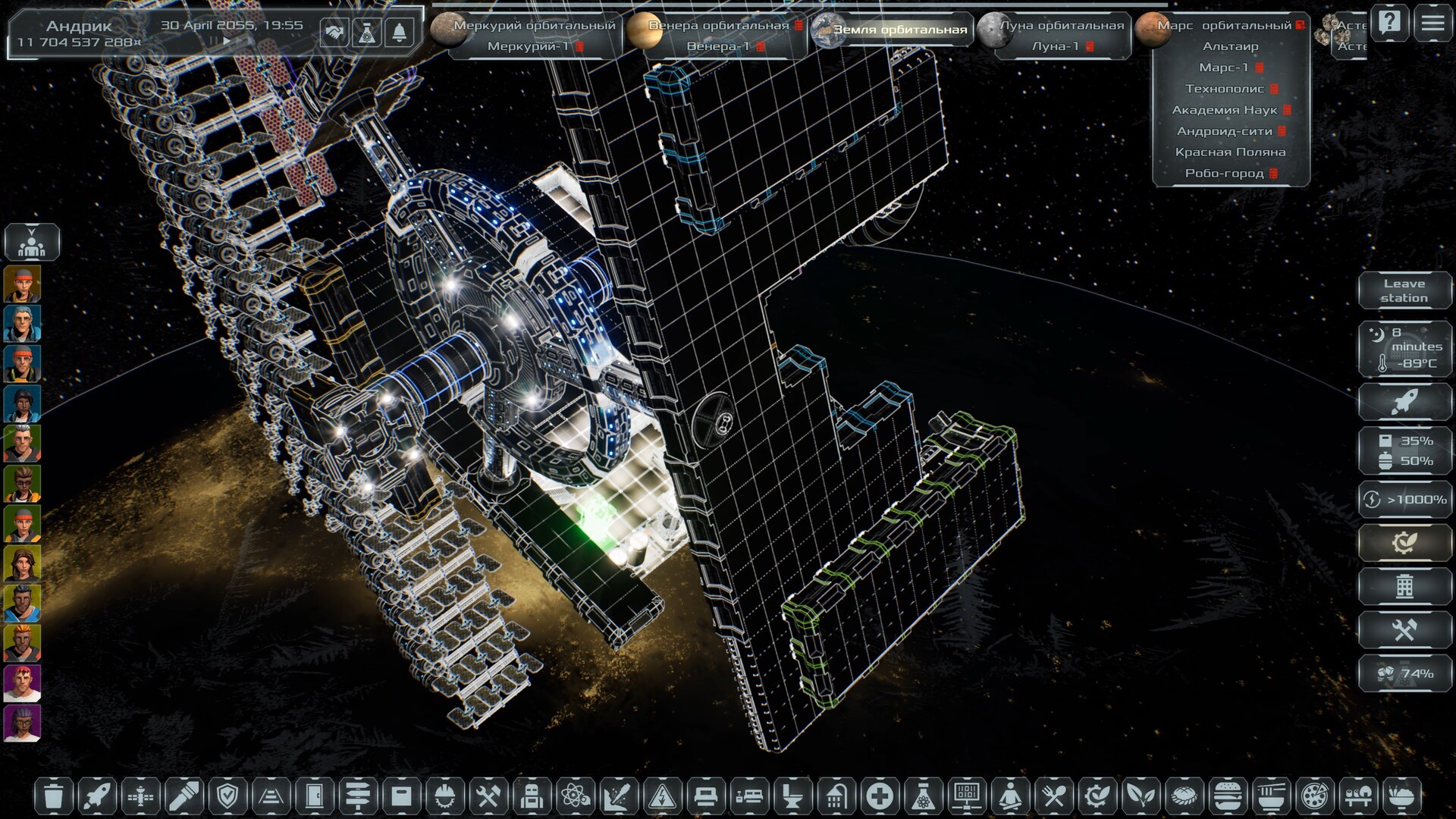Click the play speed arrow
This screenshot has width=1456, height=819.
click(226, 42)
